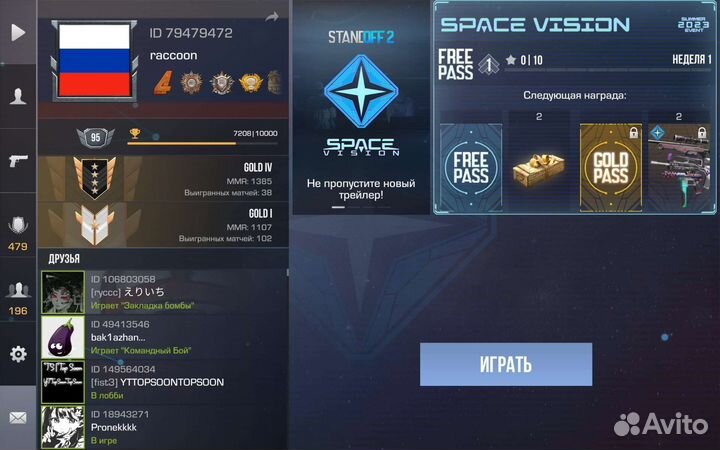The width and height of the screenshot is (720, 450).
Task: Select friend Pronekkkk in friends list
Action: (163, 427)
